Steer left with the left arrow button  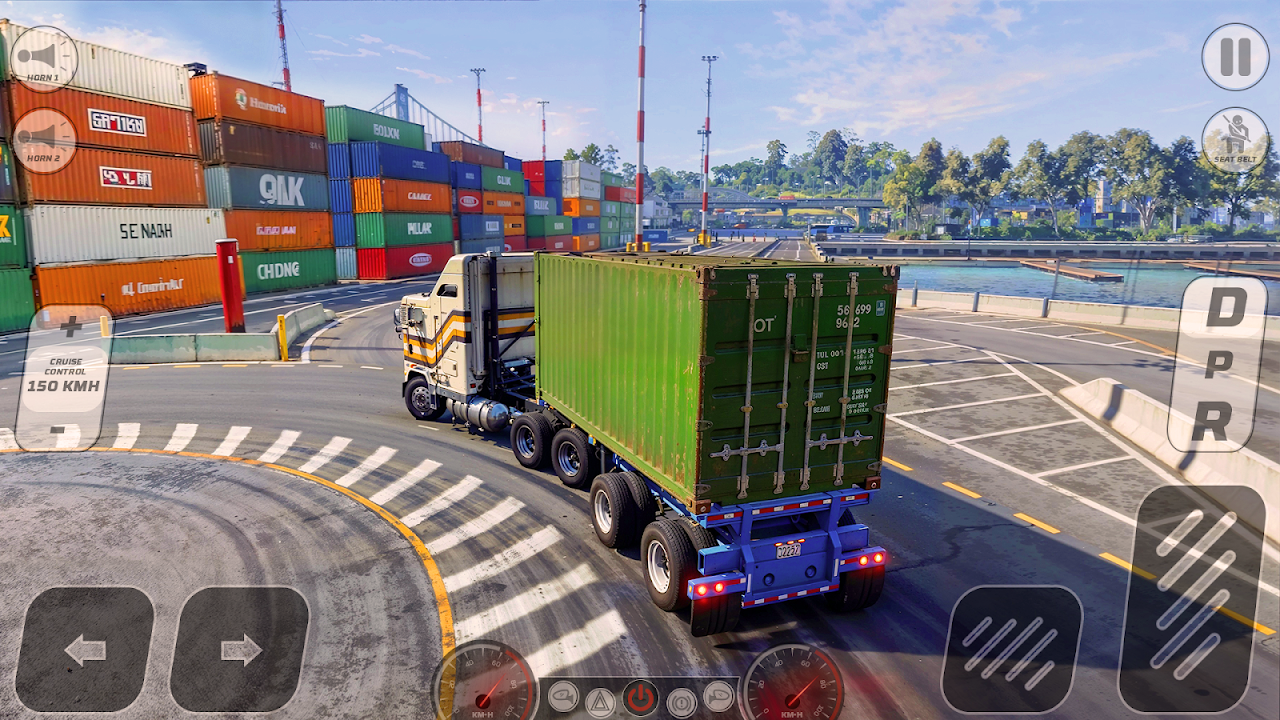[x=85, y=650]
